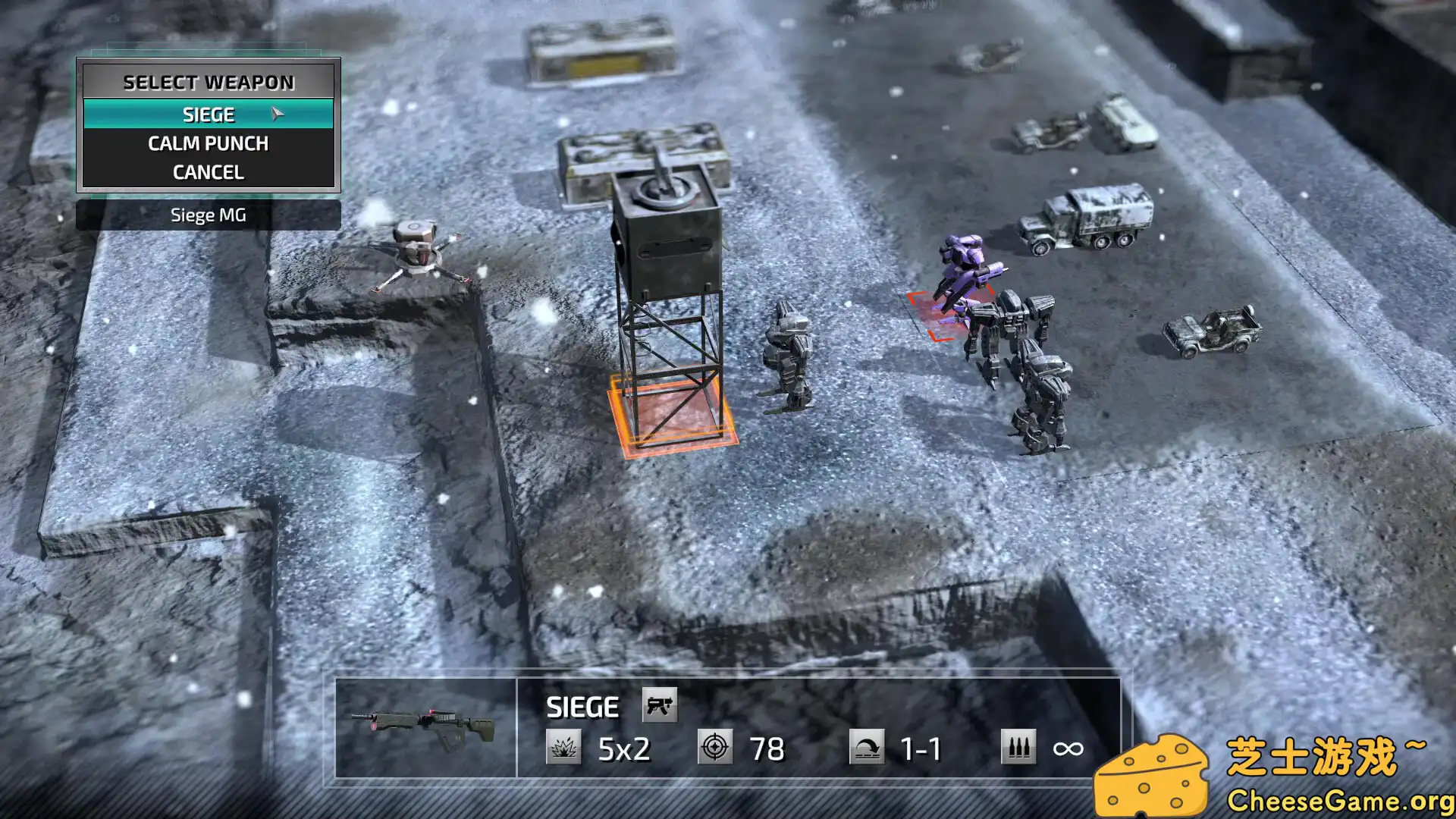
Task: Click CANCEL to close the weapon menu
Action: click(x=209, y=171)
